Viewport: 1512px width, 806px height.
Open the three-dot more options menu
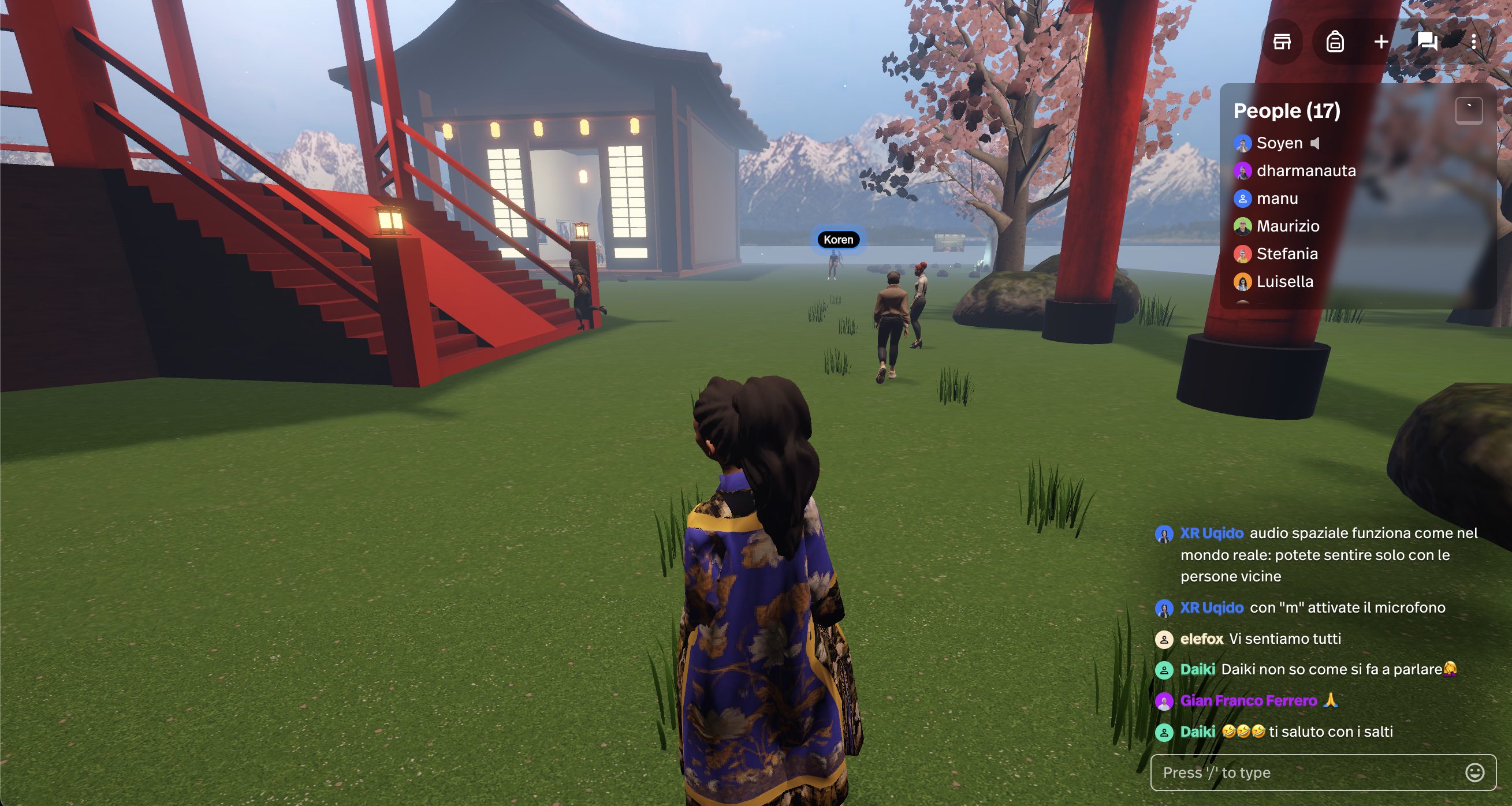coord(1473,42)
